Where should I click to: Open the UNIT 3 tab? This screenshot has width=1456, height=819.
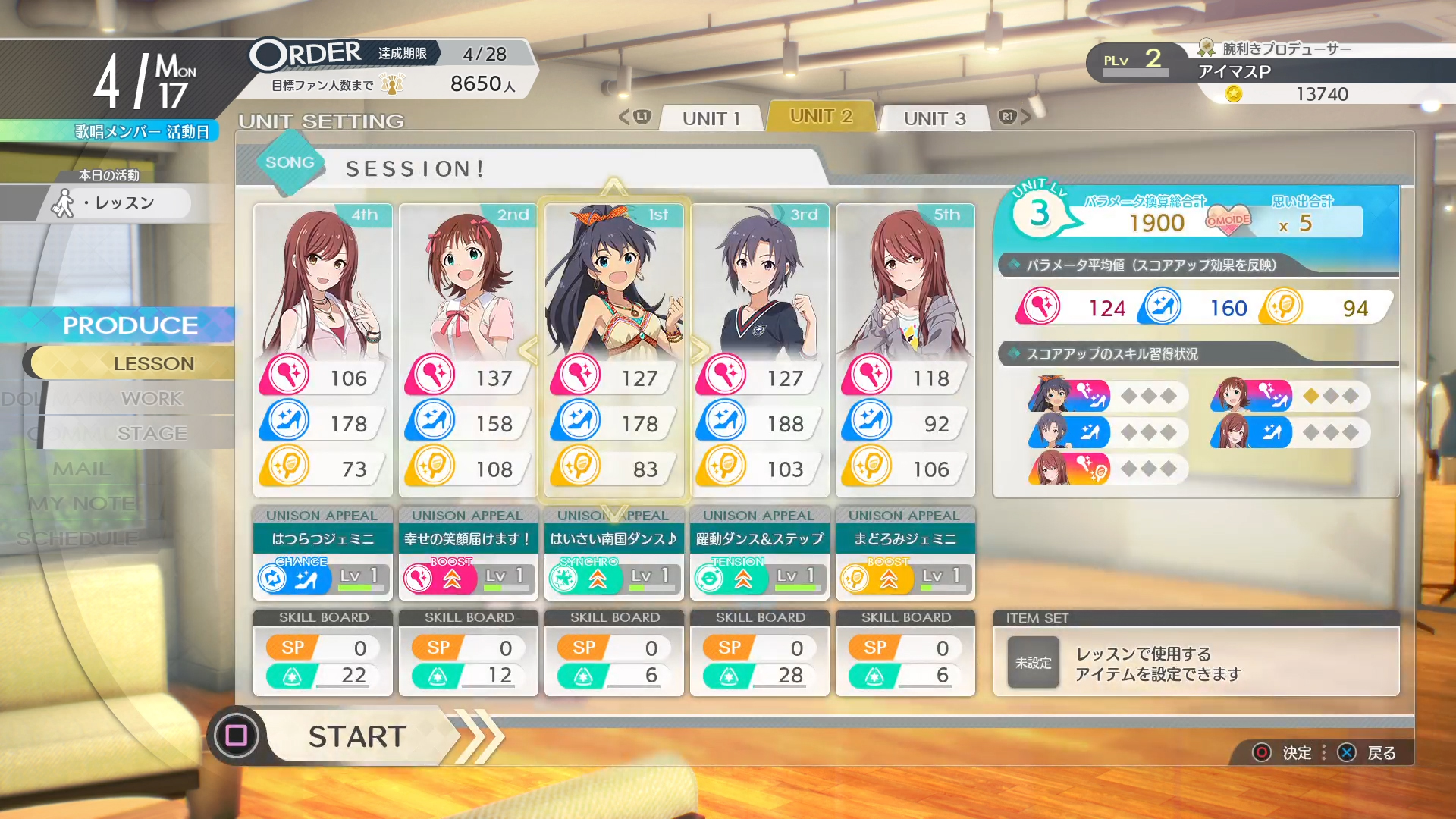coord(934,118)
